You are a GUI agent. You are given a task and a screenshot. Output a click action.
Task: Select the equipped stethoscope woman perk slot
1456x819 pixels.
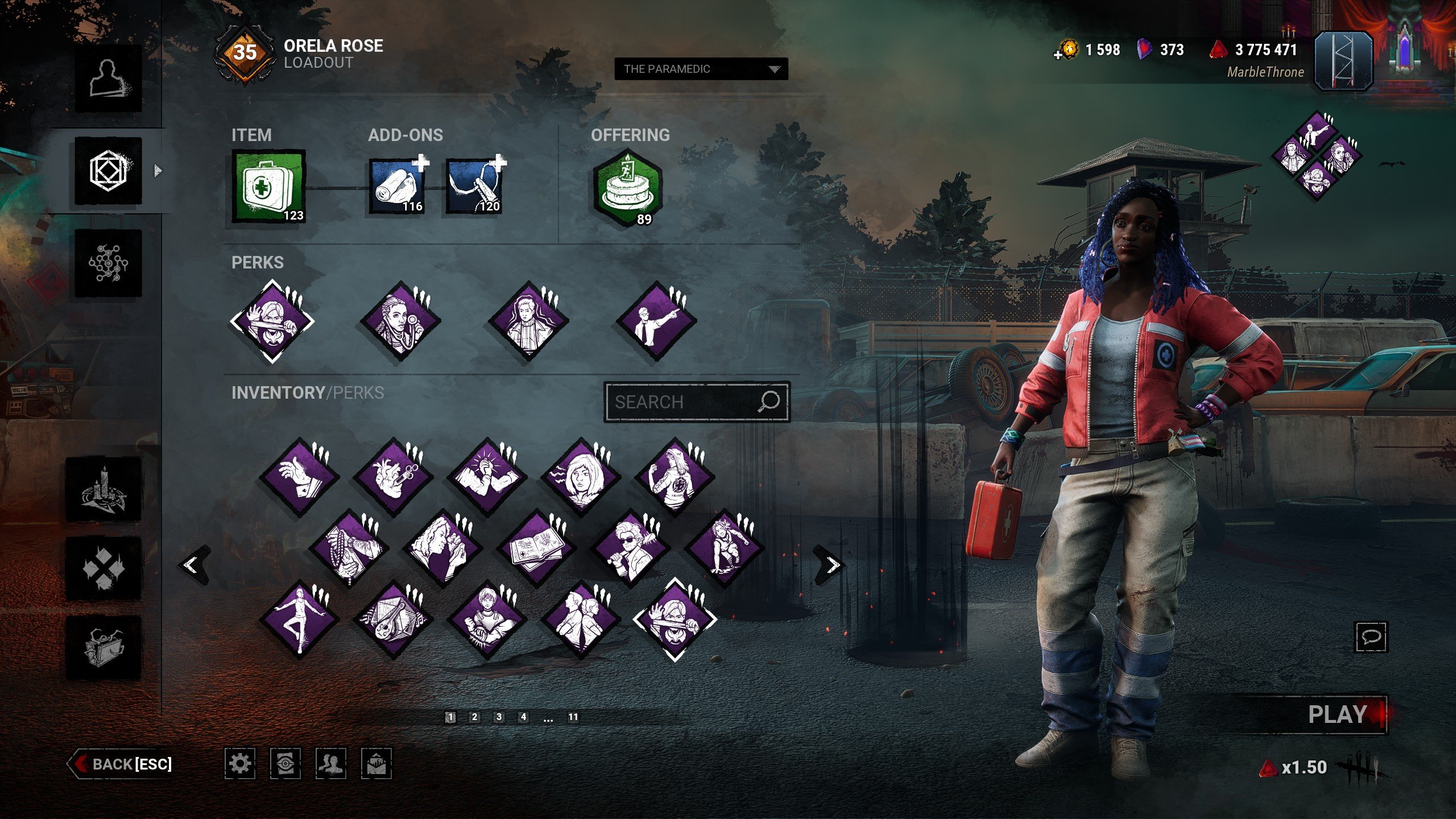400,321
